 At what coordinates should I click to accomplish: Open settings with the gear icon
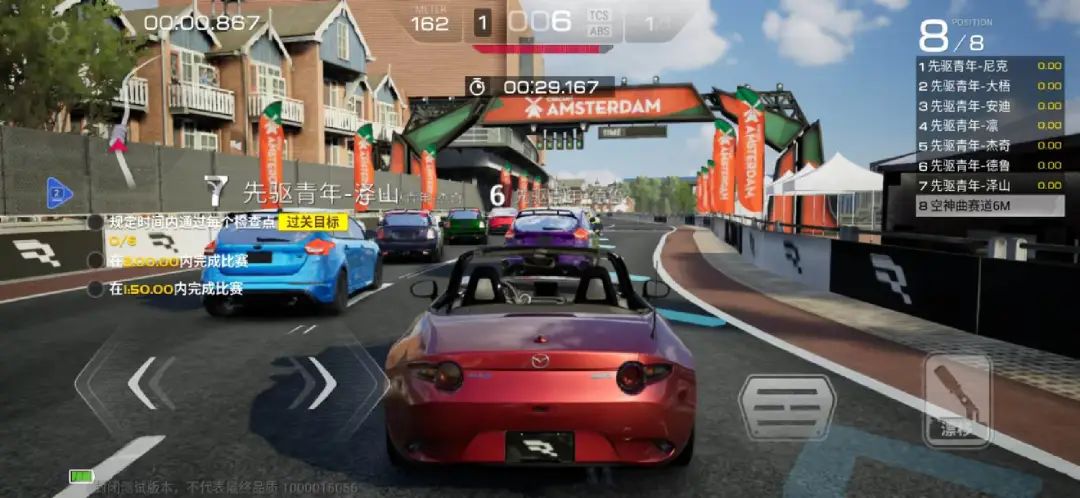59,32
